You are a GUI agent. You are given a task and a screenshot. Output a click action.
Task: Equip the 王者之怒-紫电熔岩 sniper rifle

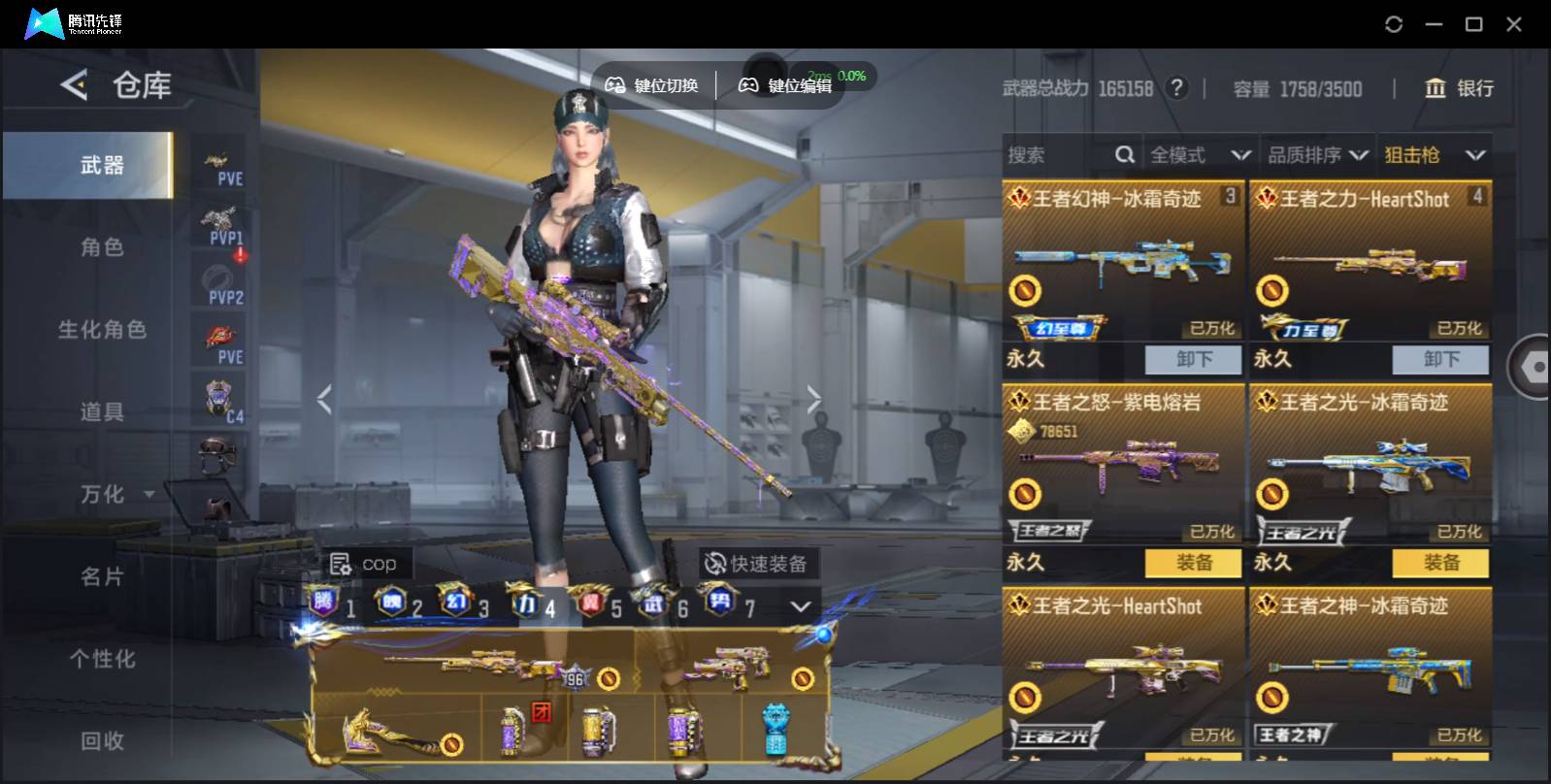[x=1194, y=563]
